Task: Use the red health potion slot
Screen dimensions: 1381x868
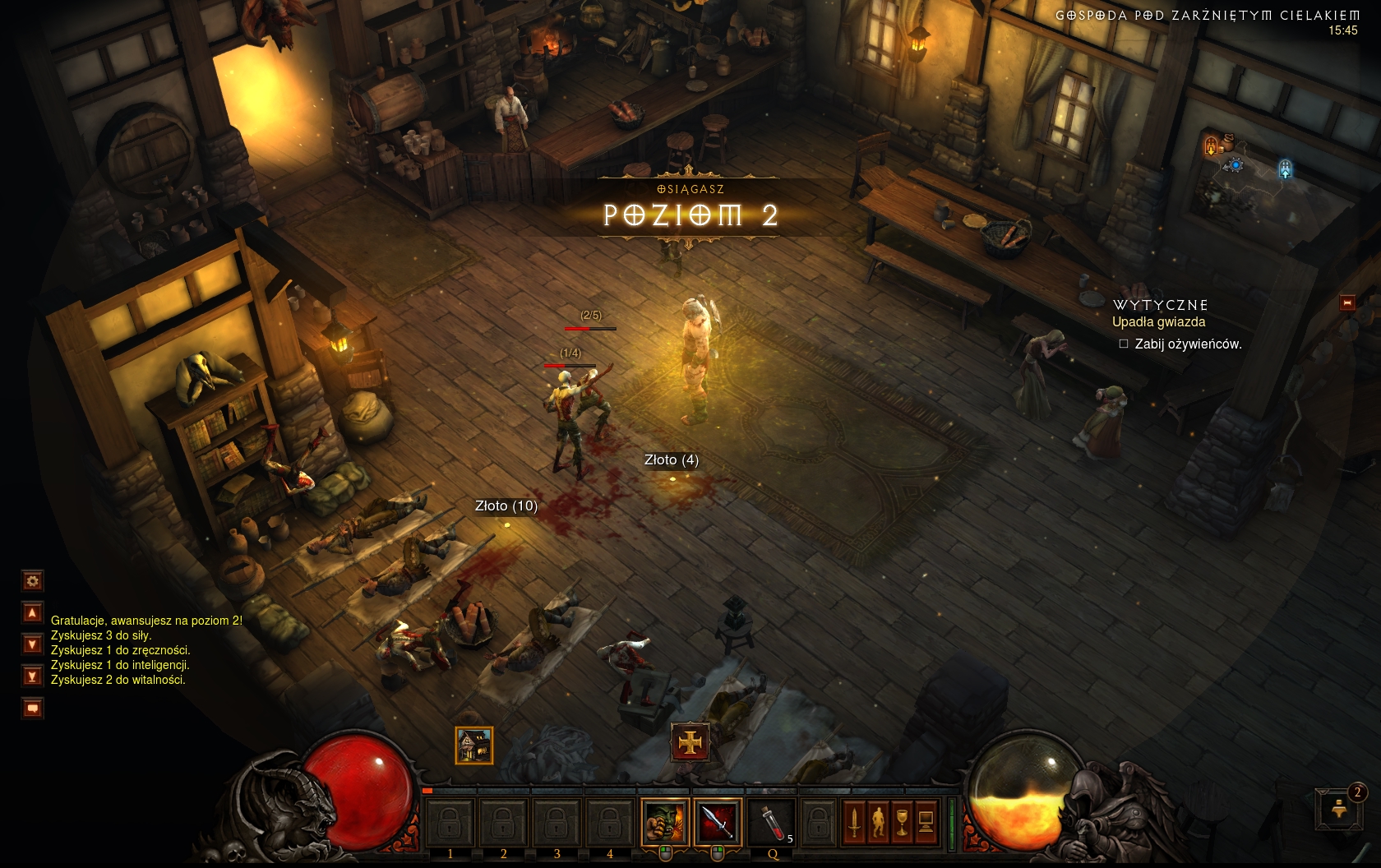Action: click(771, 820)
